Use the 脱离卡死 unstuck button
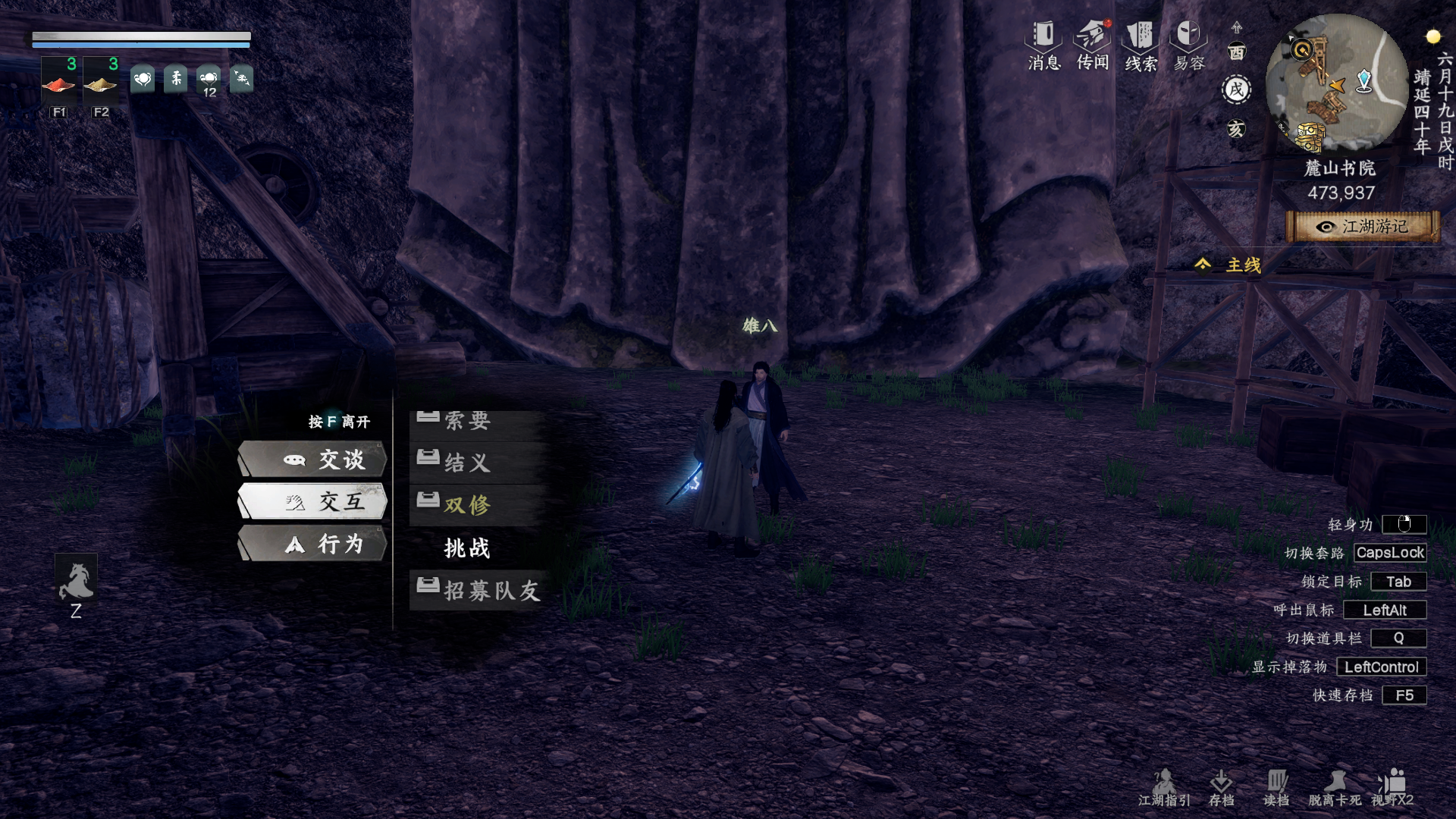1456x819 pixels. 1335,788
